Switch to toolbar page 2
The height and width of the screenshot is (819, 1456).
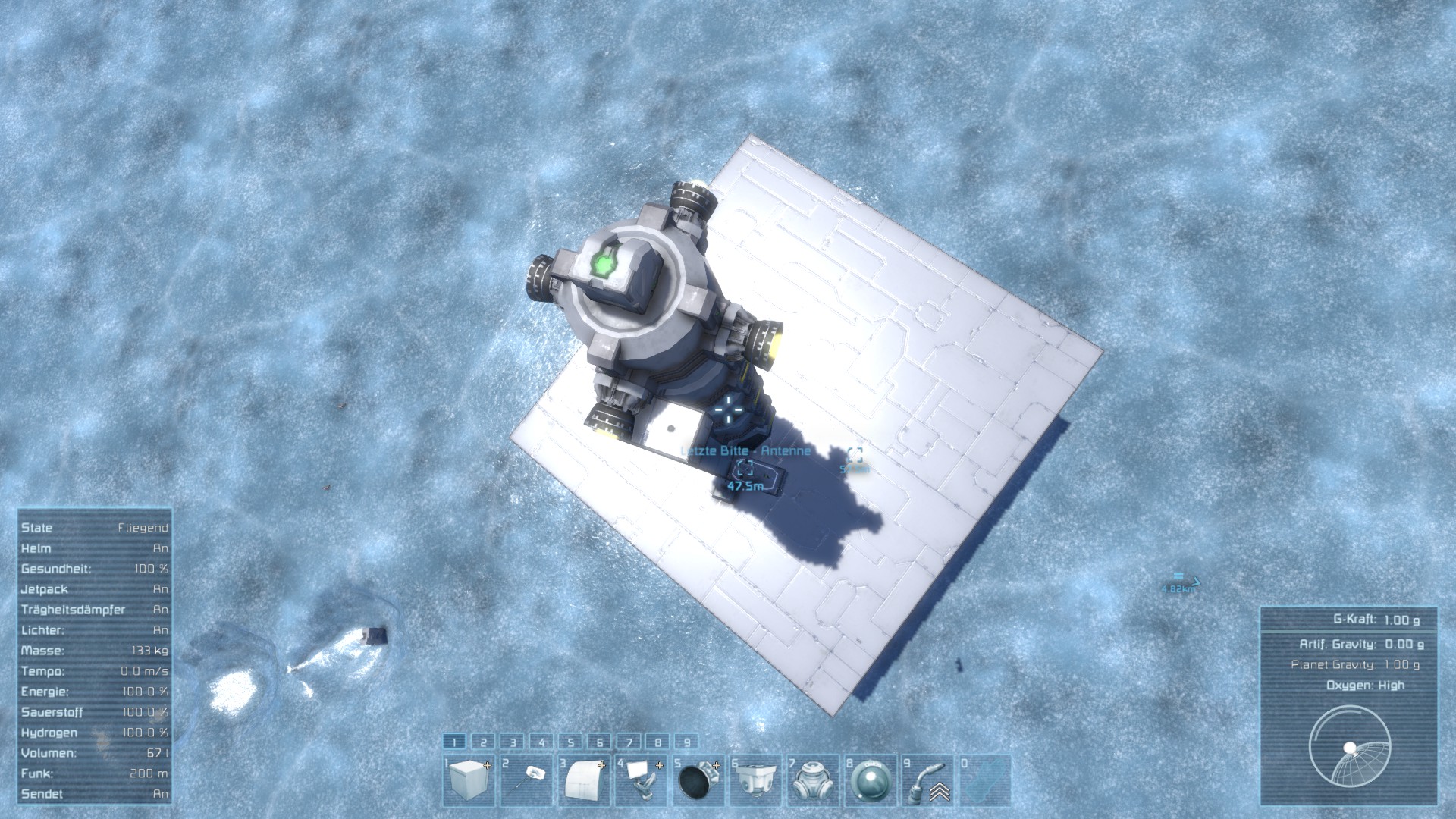pyautogui.click(x=483, y=742)
